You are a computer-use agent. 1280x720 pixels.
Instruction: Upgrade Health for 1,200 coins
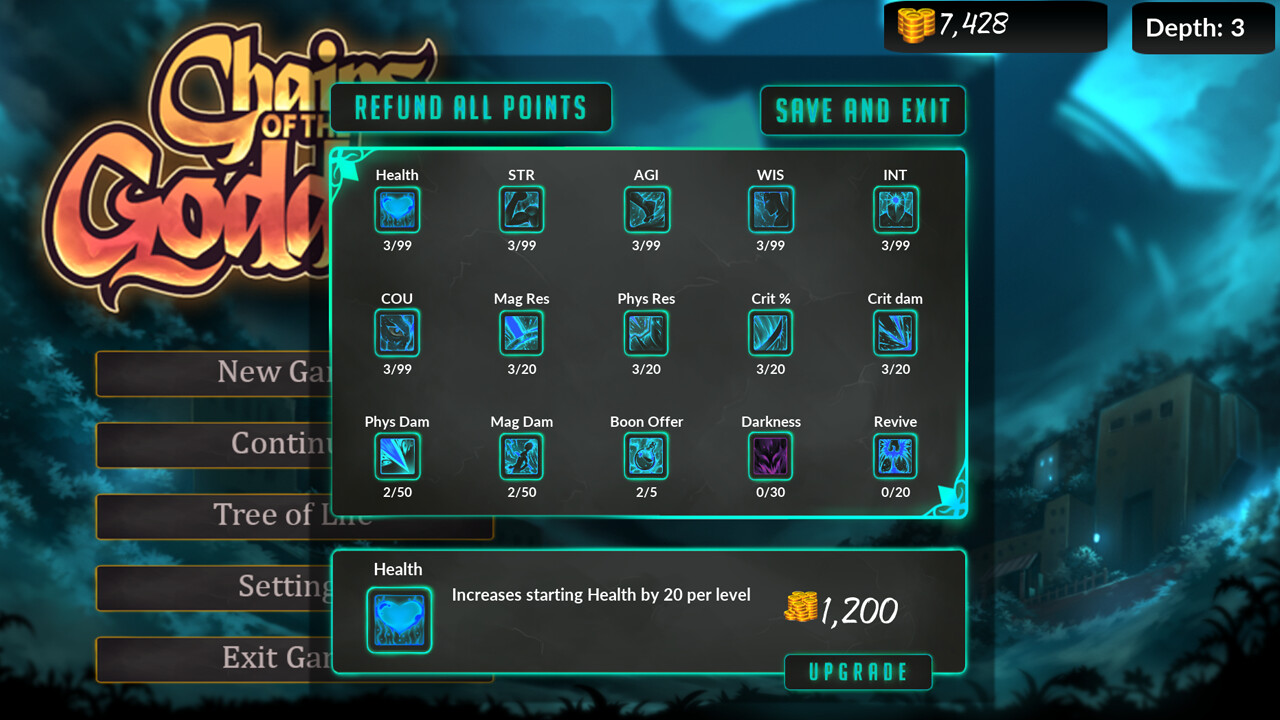[858, 672]
